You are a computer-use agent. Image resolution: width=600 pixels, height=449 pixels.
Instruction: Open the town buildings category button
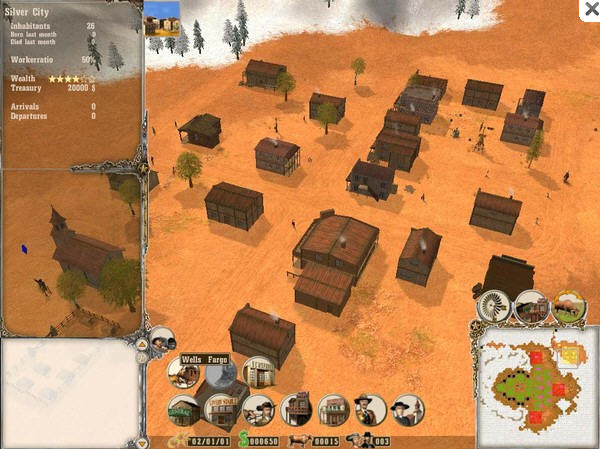[x=531, y=306]
